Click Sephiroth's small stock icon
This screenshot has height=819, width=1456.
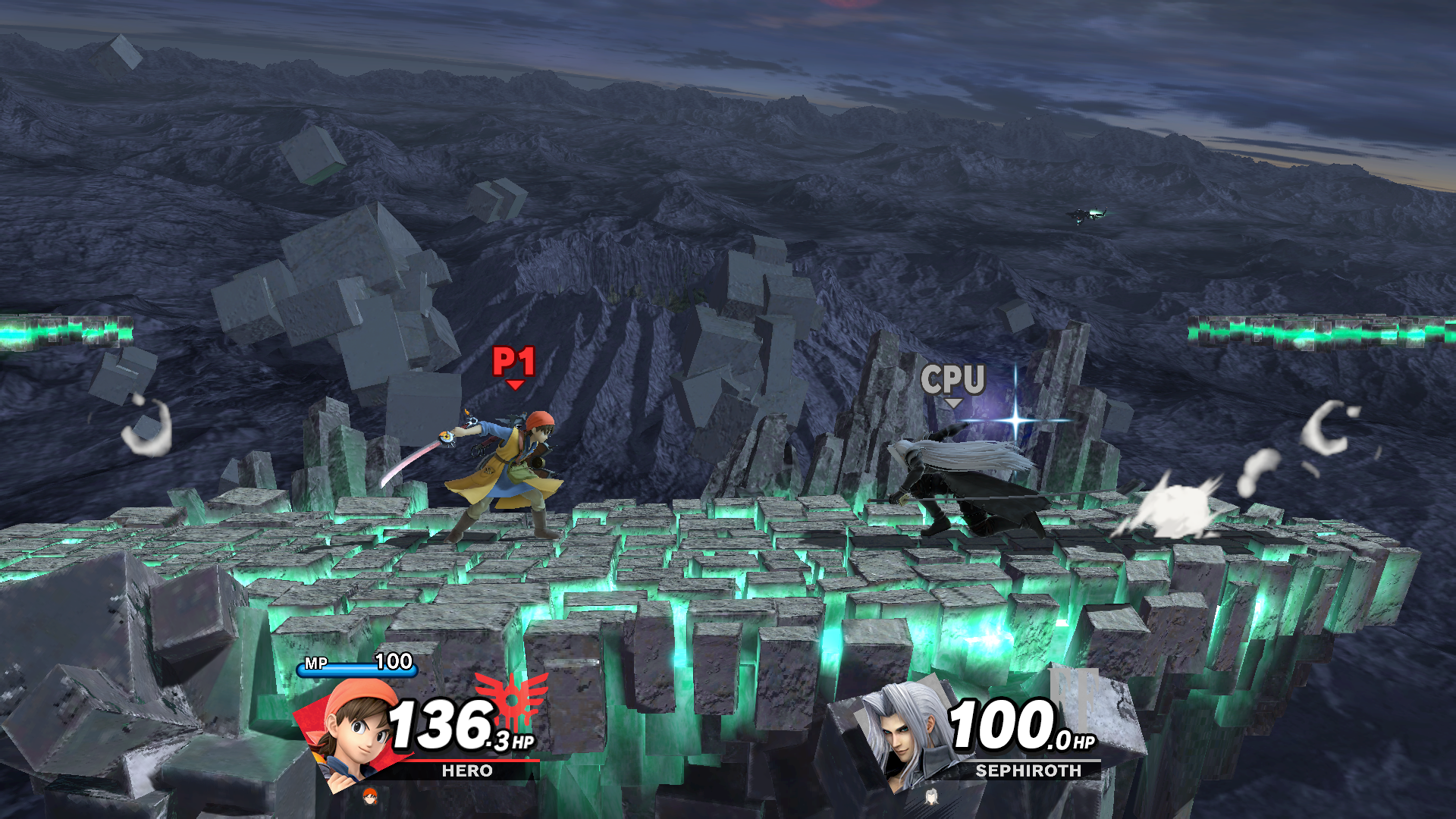pyautogui.click(x=931, y=795)
